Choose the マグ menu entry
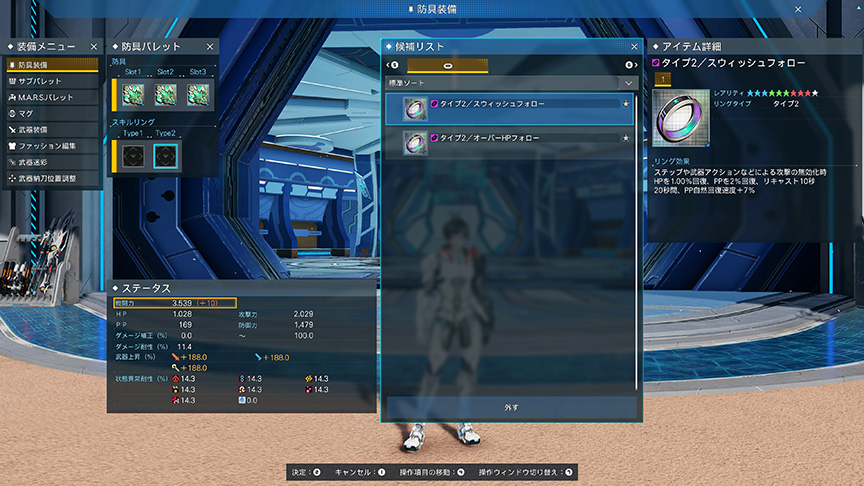 click(x=50, y=113)
